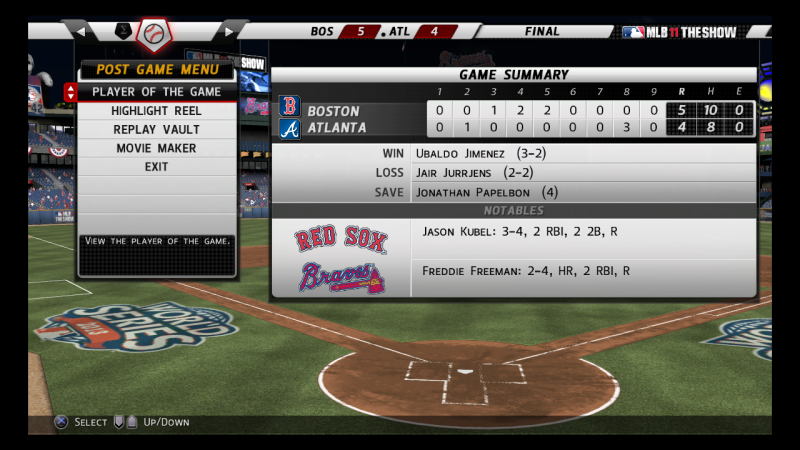The image size is (800, 450).
Task: Select Player of the Game entry
Action: point(156,92)
